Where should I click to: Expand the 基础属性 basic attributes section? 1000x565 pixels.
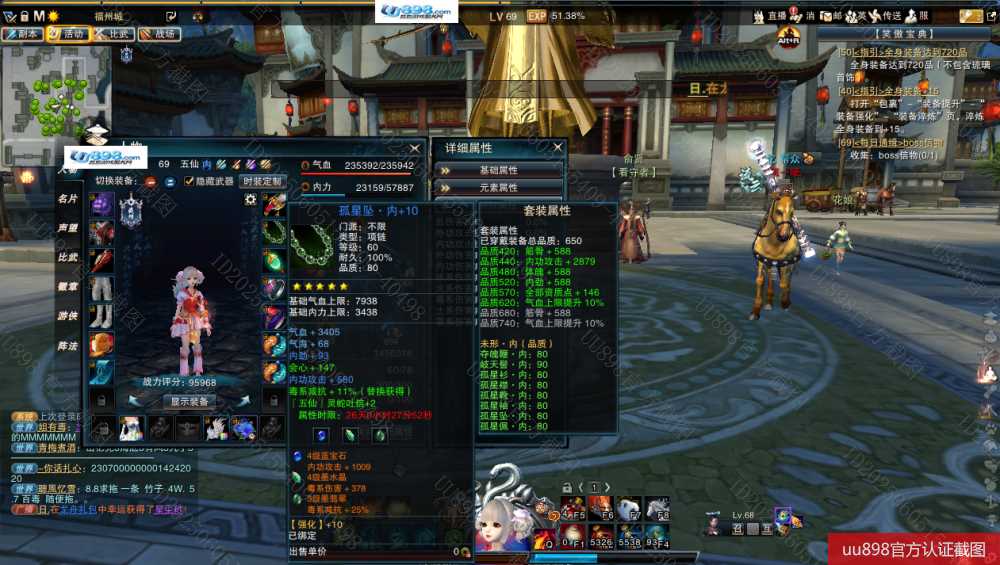click(498, 170)
